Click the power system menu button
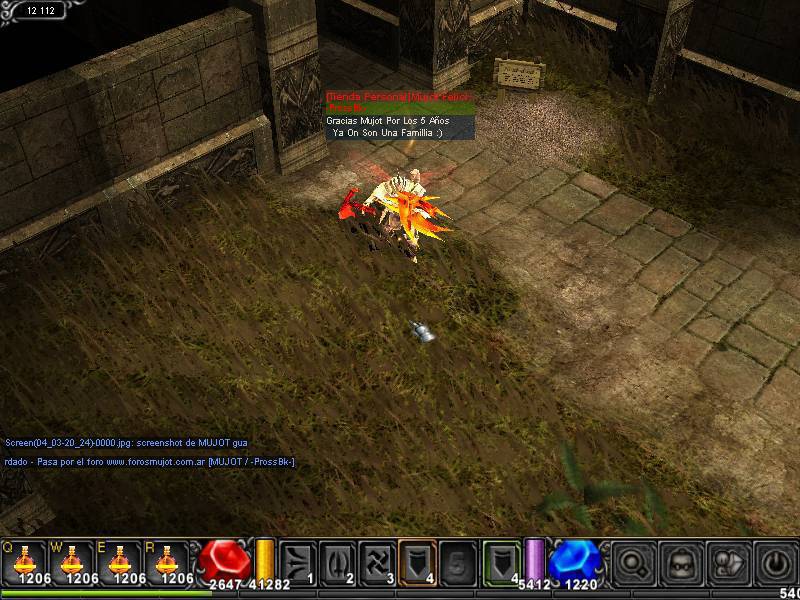The width and height of the screenshot is (800, 600). [776, 561]
